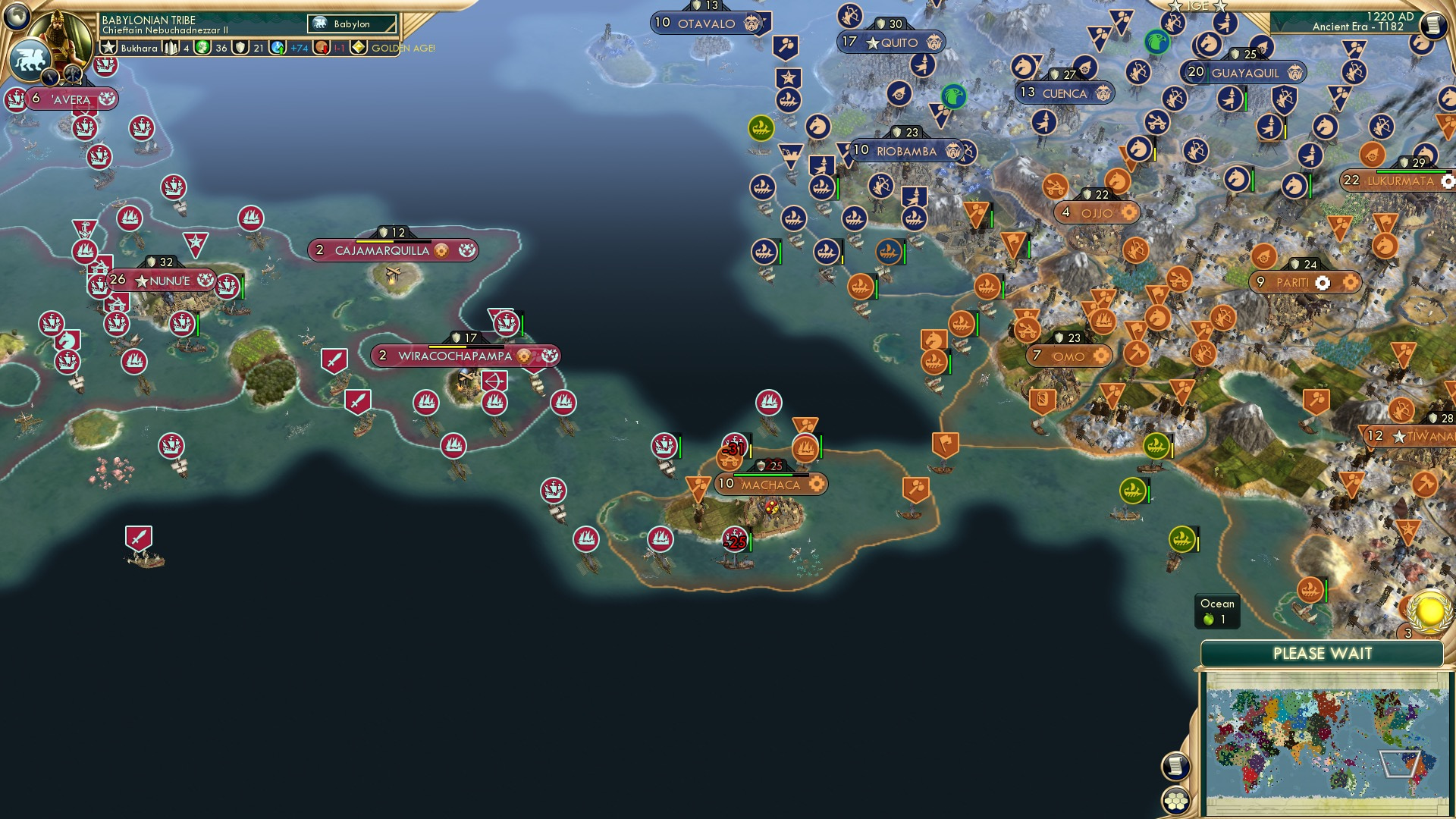Click the gear icon on Ojjo's city banner
The image size is (1456, 819).
click(1127, 213)
